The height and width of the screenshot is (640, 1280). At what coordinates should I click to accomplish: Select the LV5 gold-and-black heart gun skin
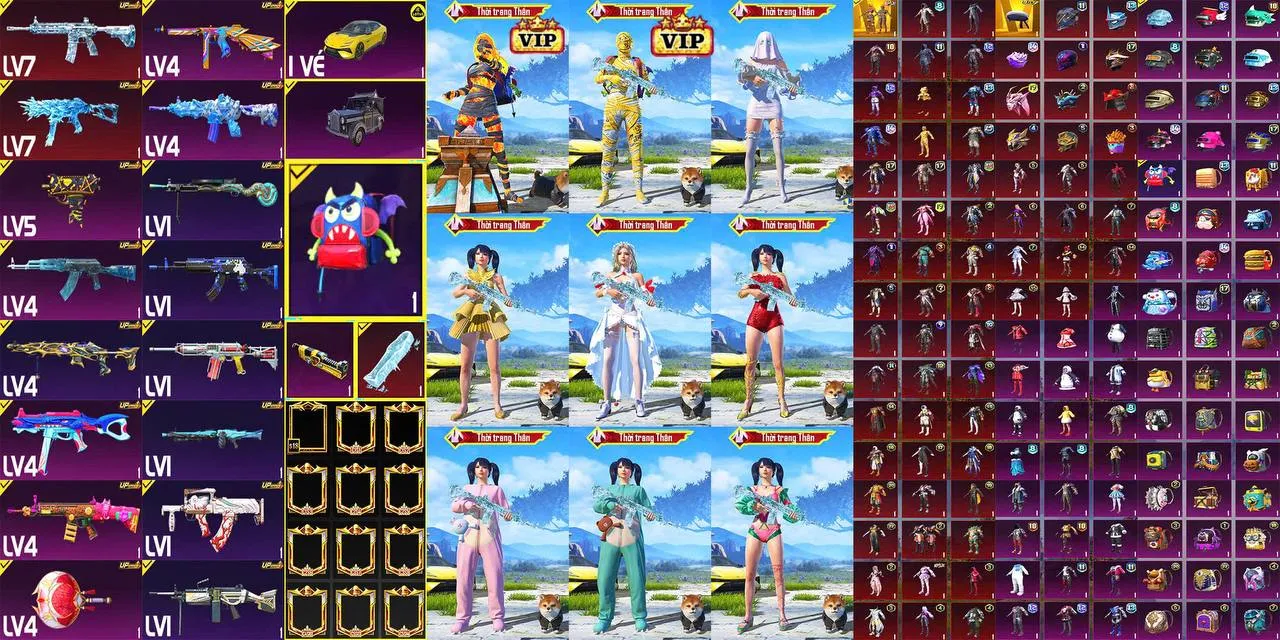point(70,200)
